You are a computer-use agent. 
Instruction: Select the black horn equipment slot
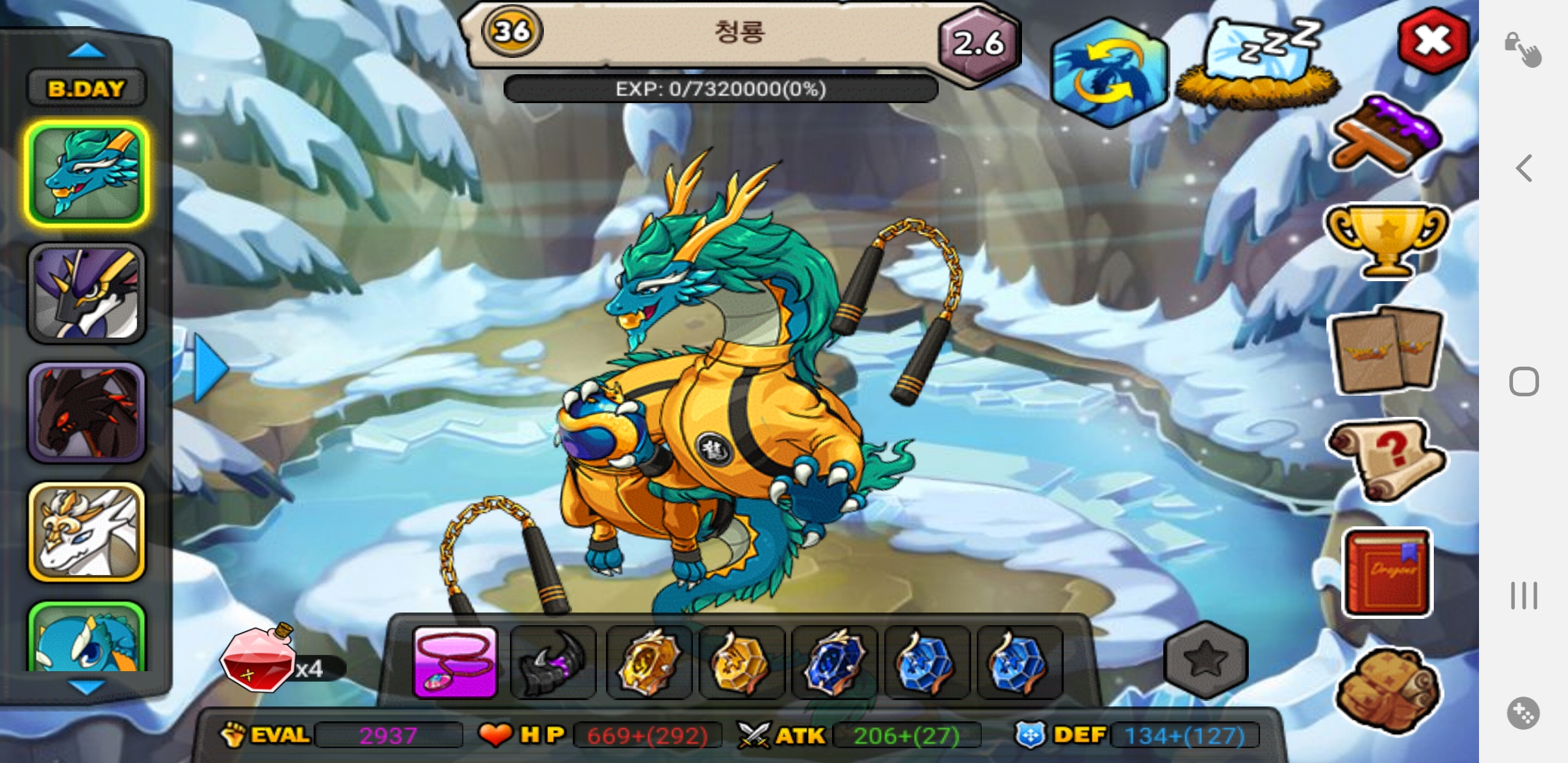[x=553, y=663]
